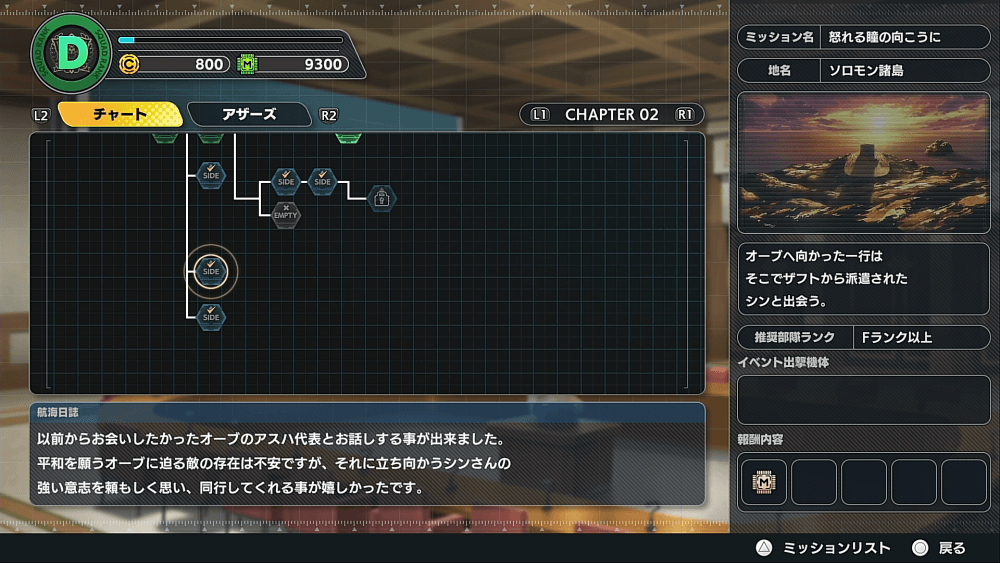Open the アザーズ tab

249,114
